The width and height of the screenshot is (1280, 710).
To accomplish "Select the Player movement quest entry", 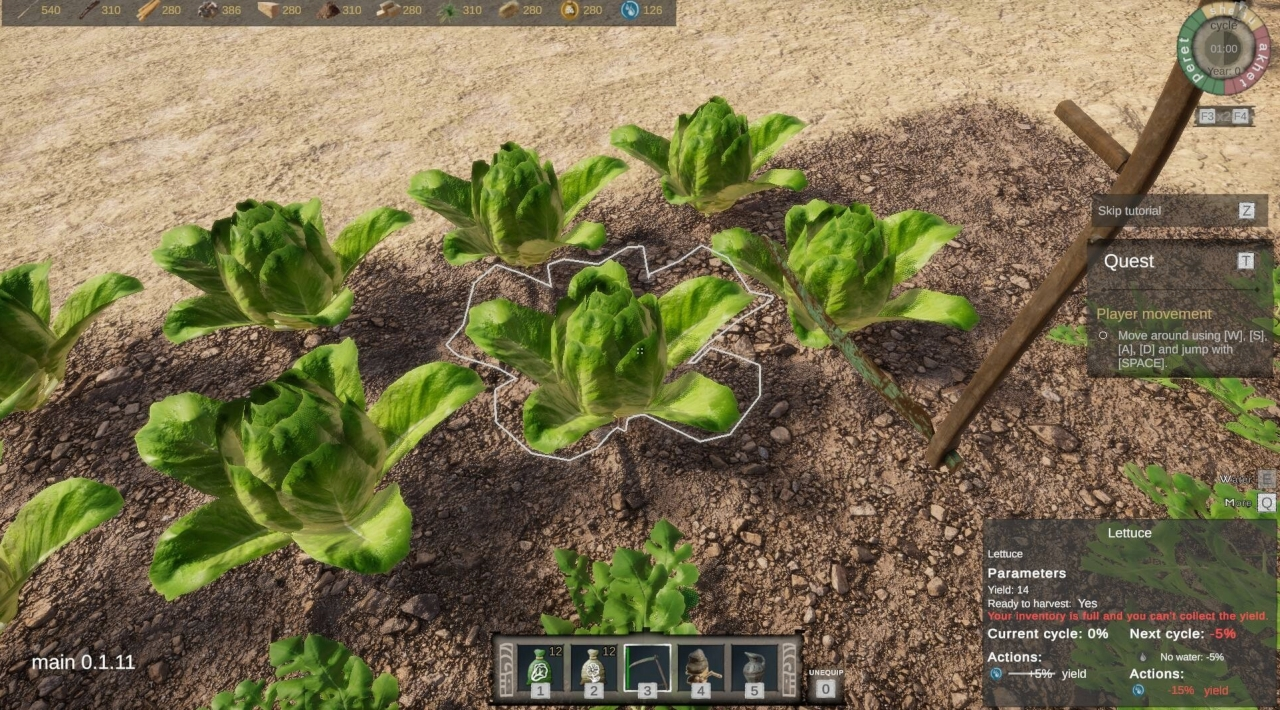I will (x=1153, y=314).
